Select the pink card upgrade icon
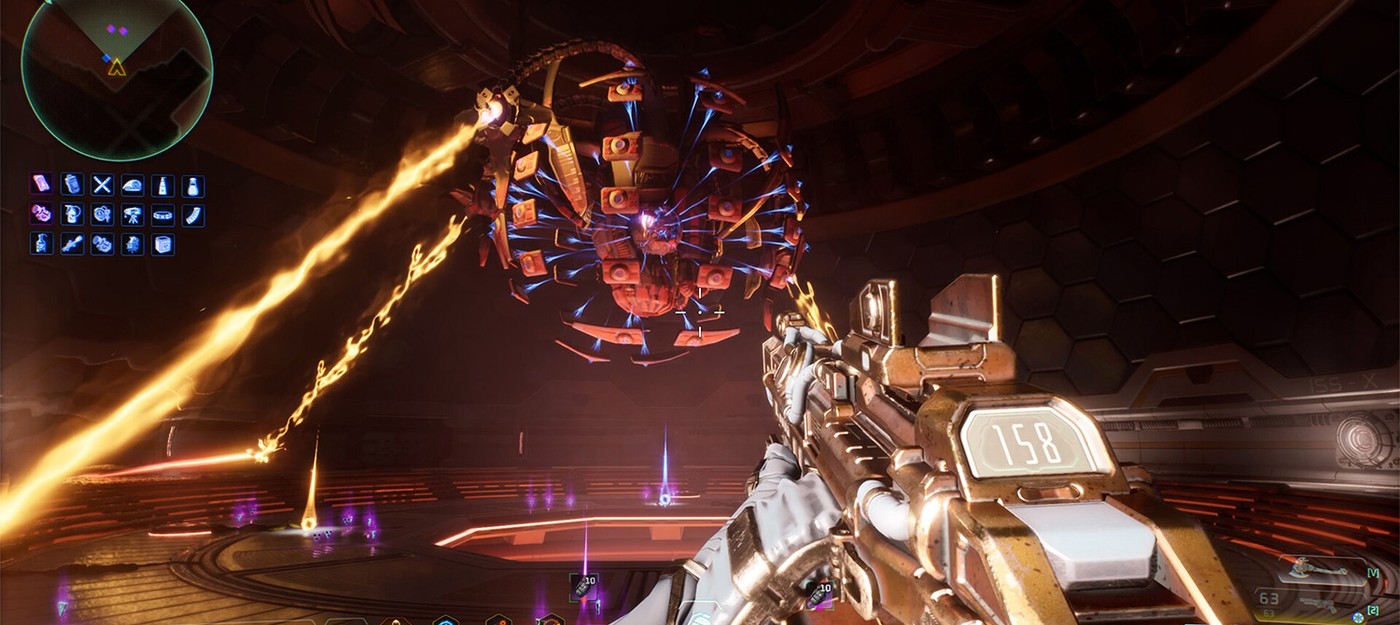Screen dimensions: 1400x625 [x=41, y=184]
